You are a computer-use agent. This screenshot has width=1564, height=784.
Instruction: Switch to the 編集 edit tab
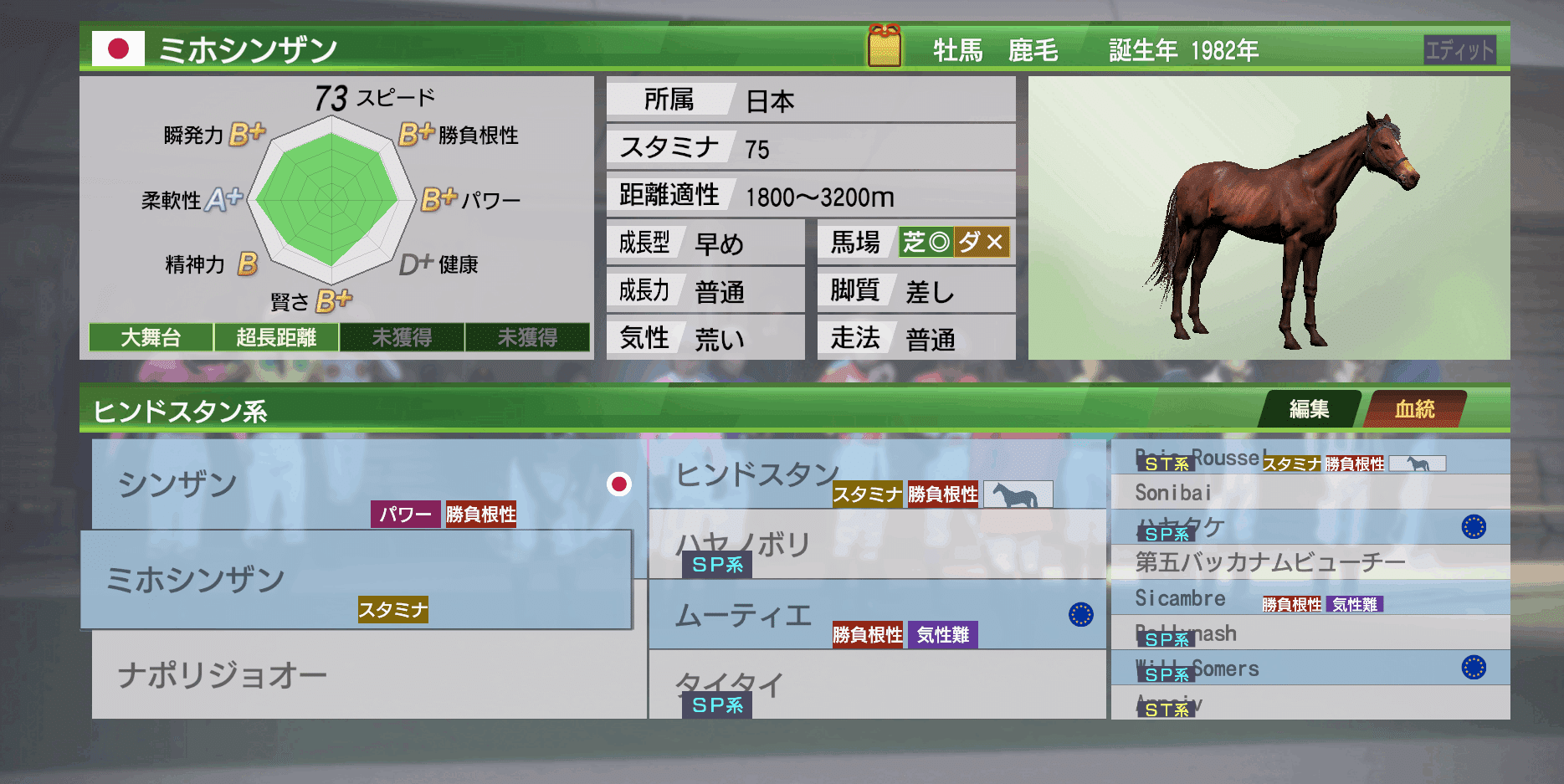tap(1309, 410)
